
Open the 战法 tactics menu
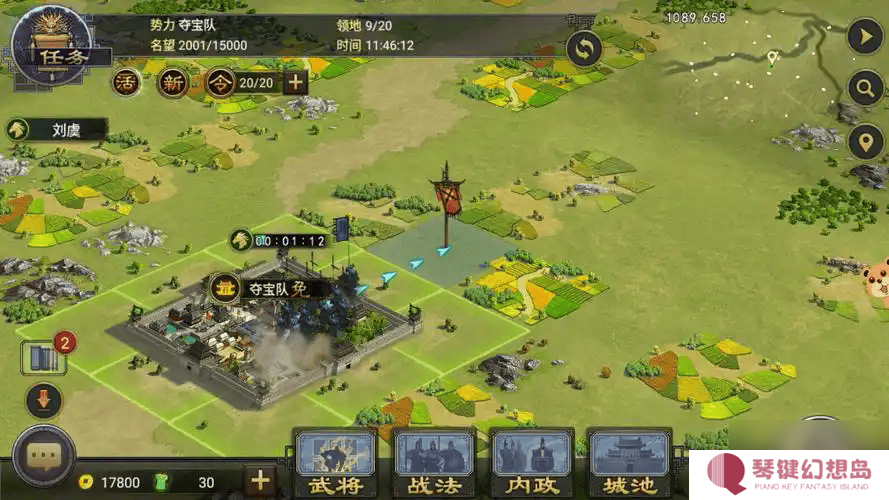(433, 463)
